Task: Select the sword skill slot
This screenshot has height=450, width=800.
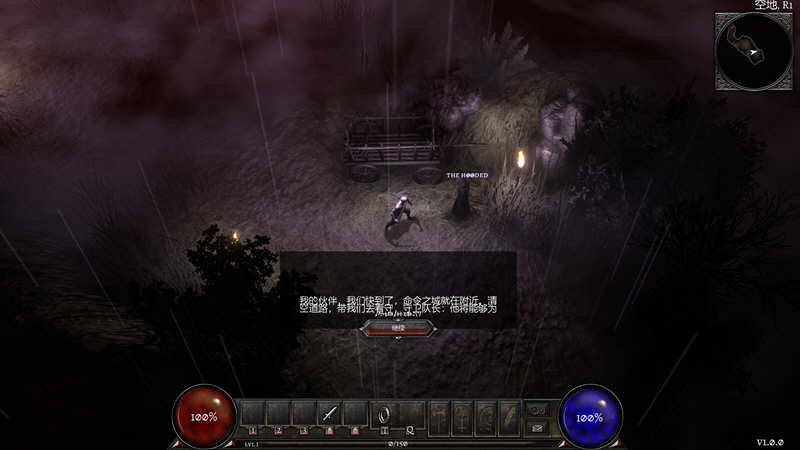Action: pos(330,413)
